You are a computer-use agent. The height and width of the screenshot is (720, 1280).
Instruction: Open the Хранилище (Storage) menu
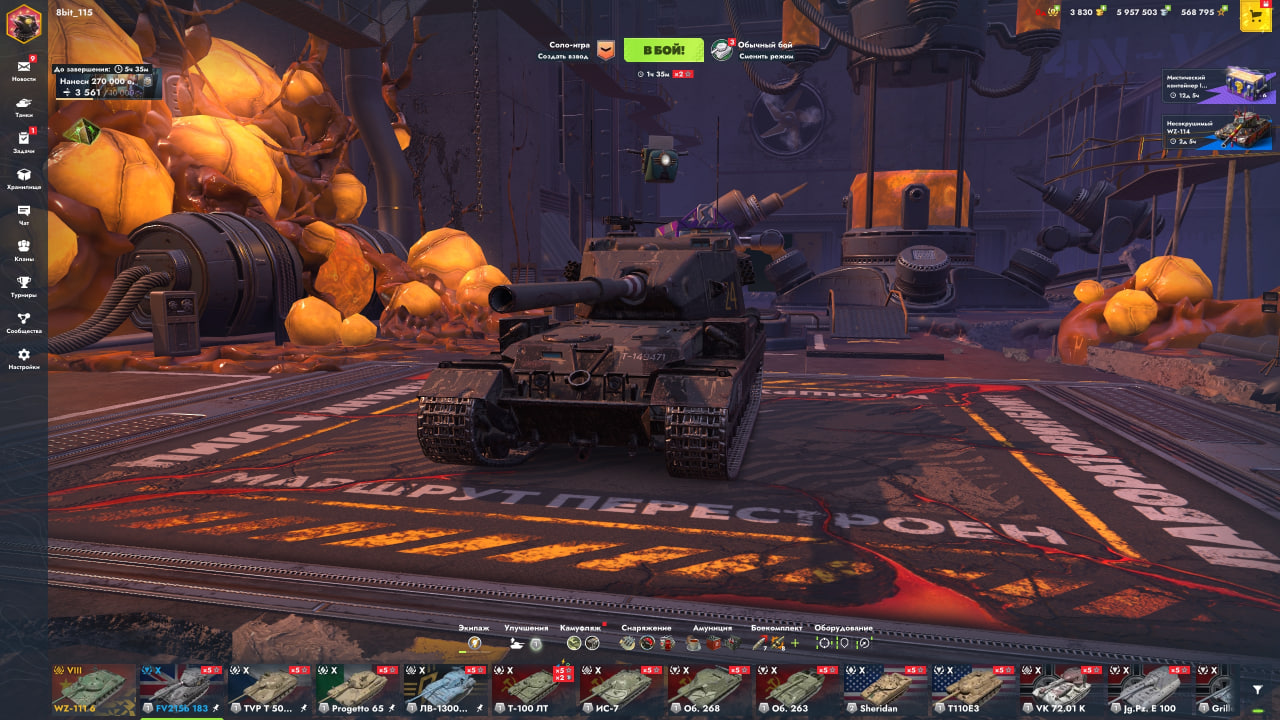pyautogui.click(x=24, y=178)
